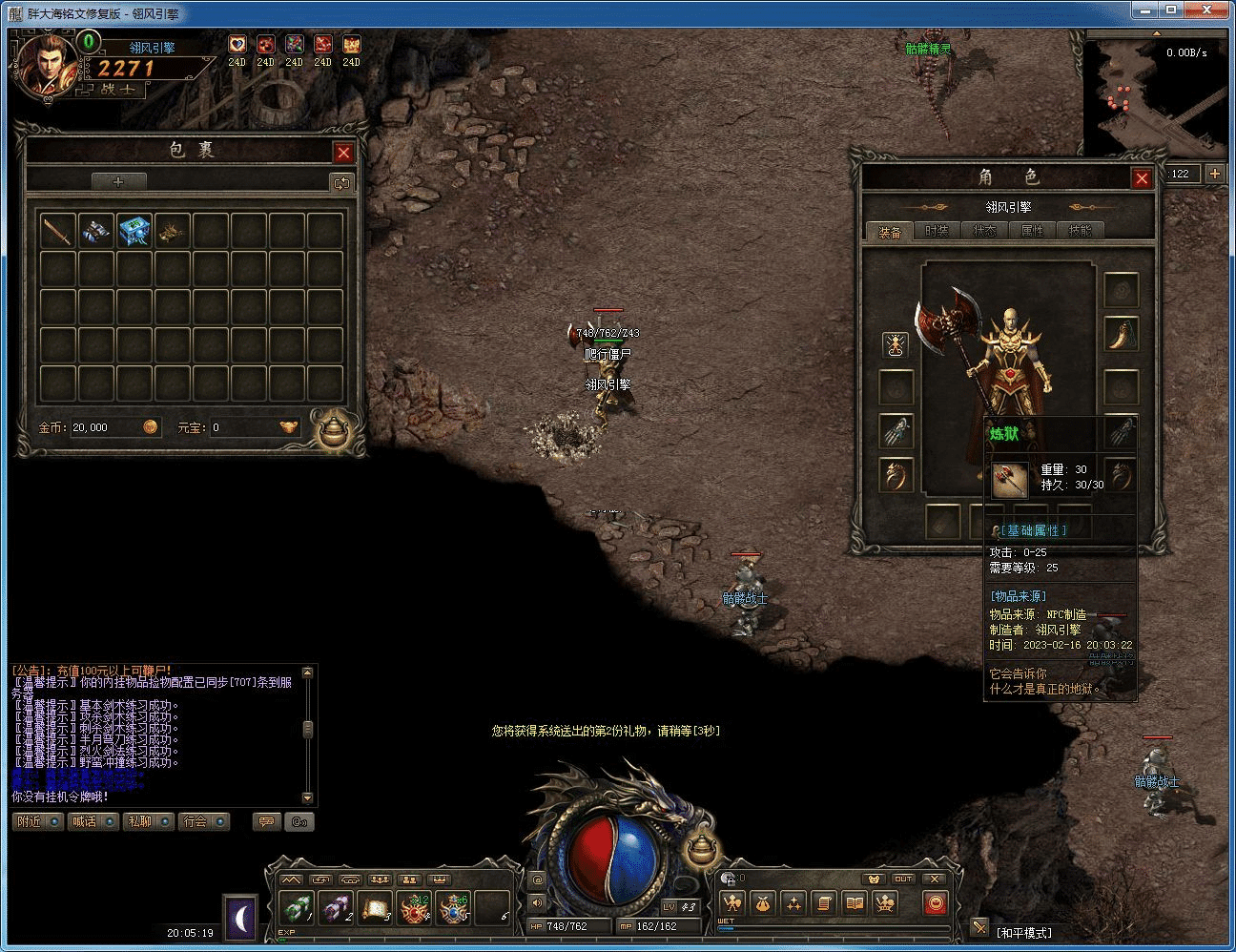Select the equipped horn necklace slot
1236x952 pixels.
coord(1121,334)
